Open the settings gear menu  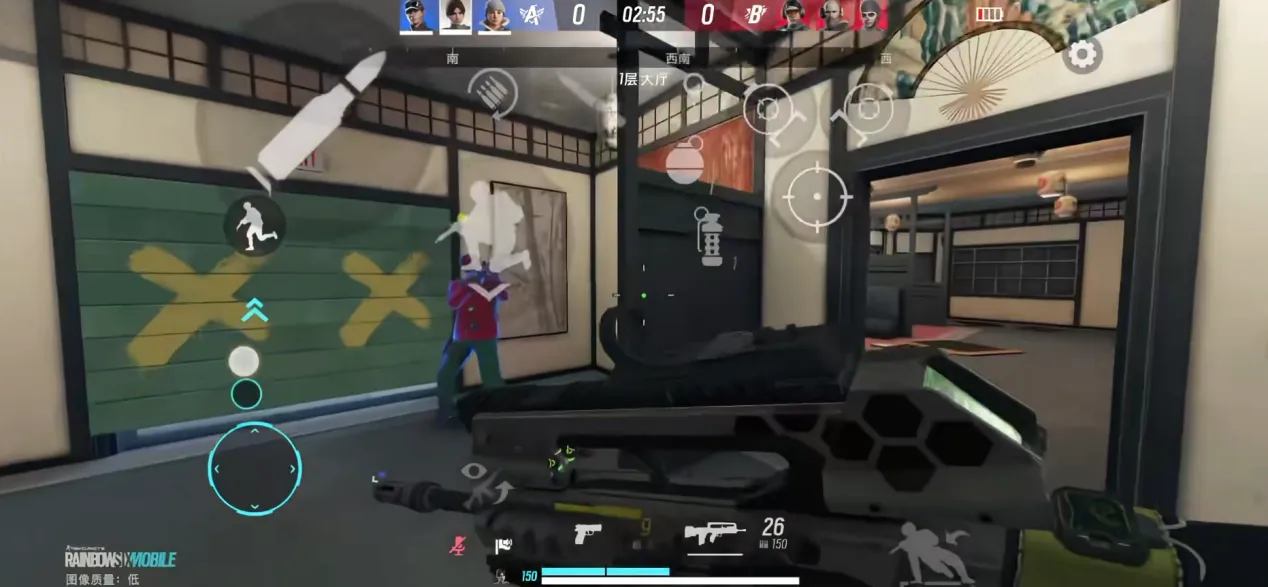[1083, 54]
